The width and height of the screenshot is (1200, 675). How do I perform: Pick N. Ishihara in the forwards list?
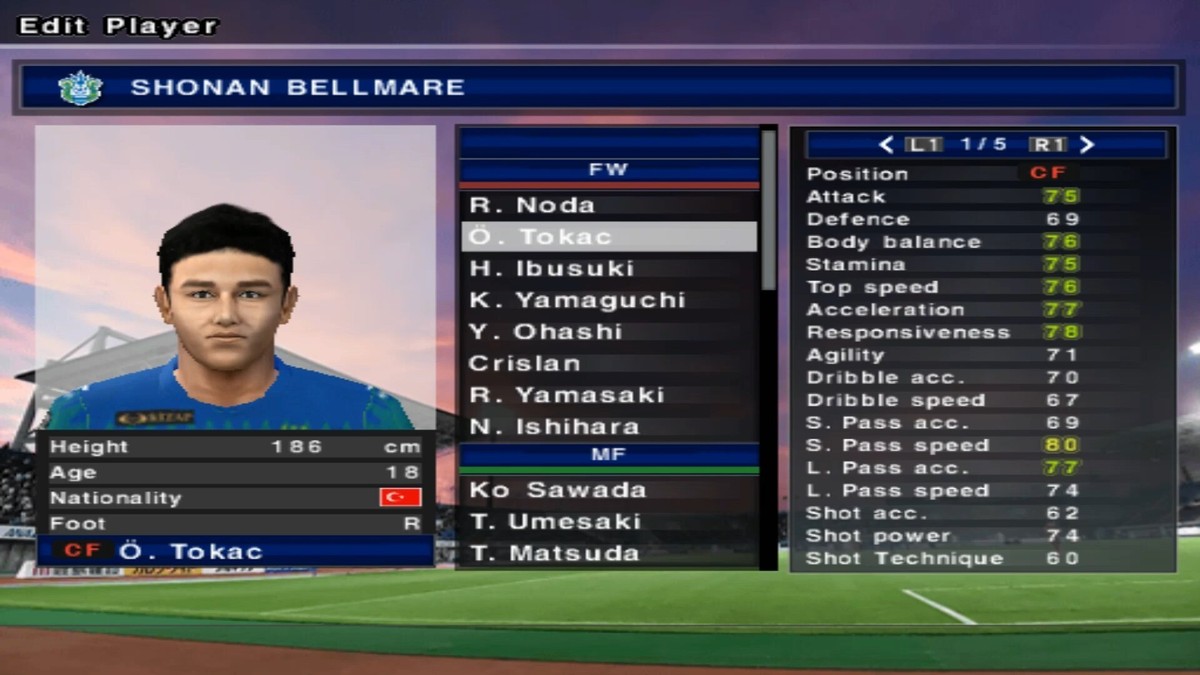coord(608,427)
